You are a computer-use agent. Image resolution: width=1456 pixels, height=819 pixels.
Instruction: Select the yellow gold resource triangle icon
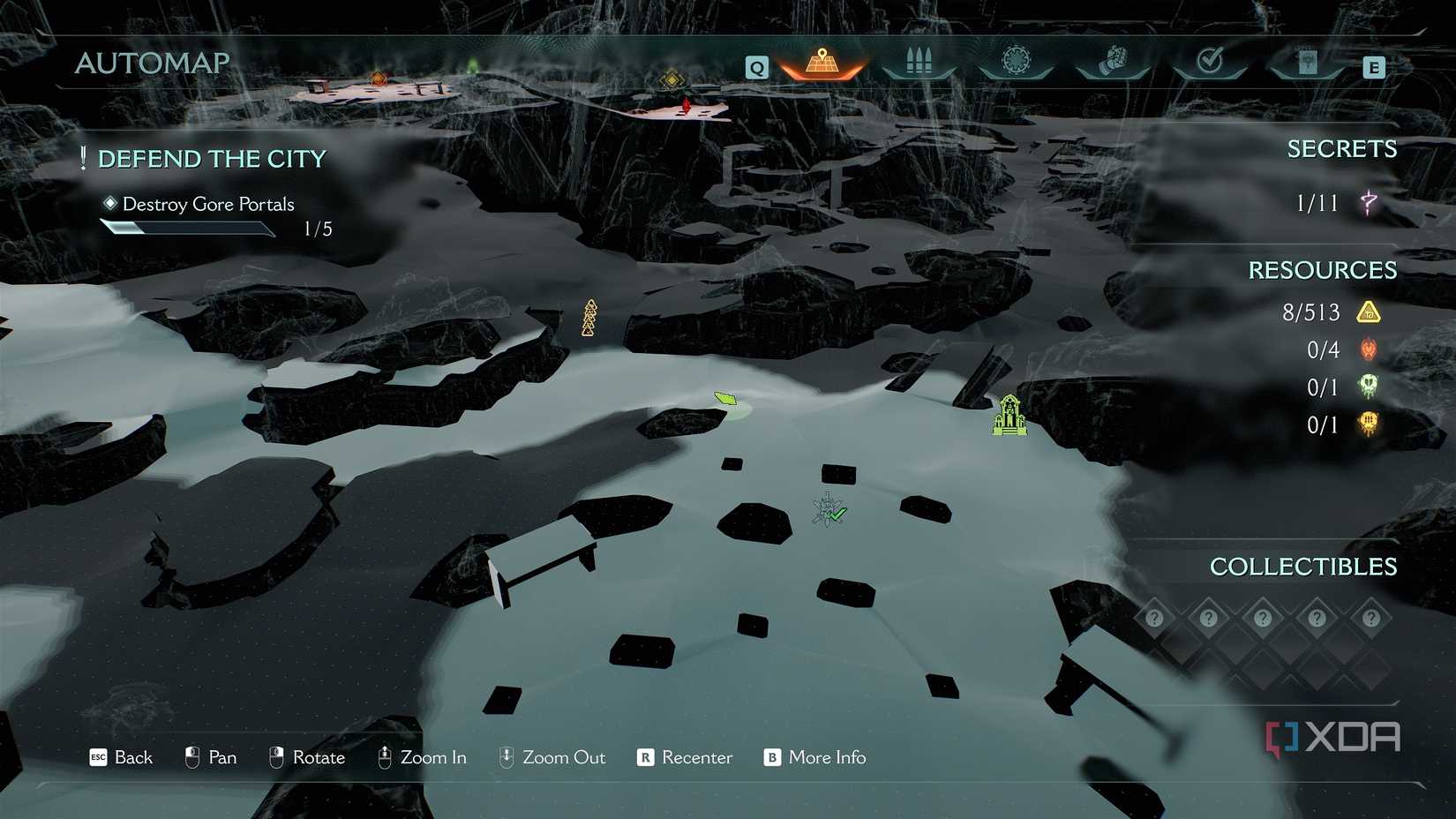click(1368, 312)
